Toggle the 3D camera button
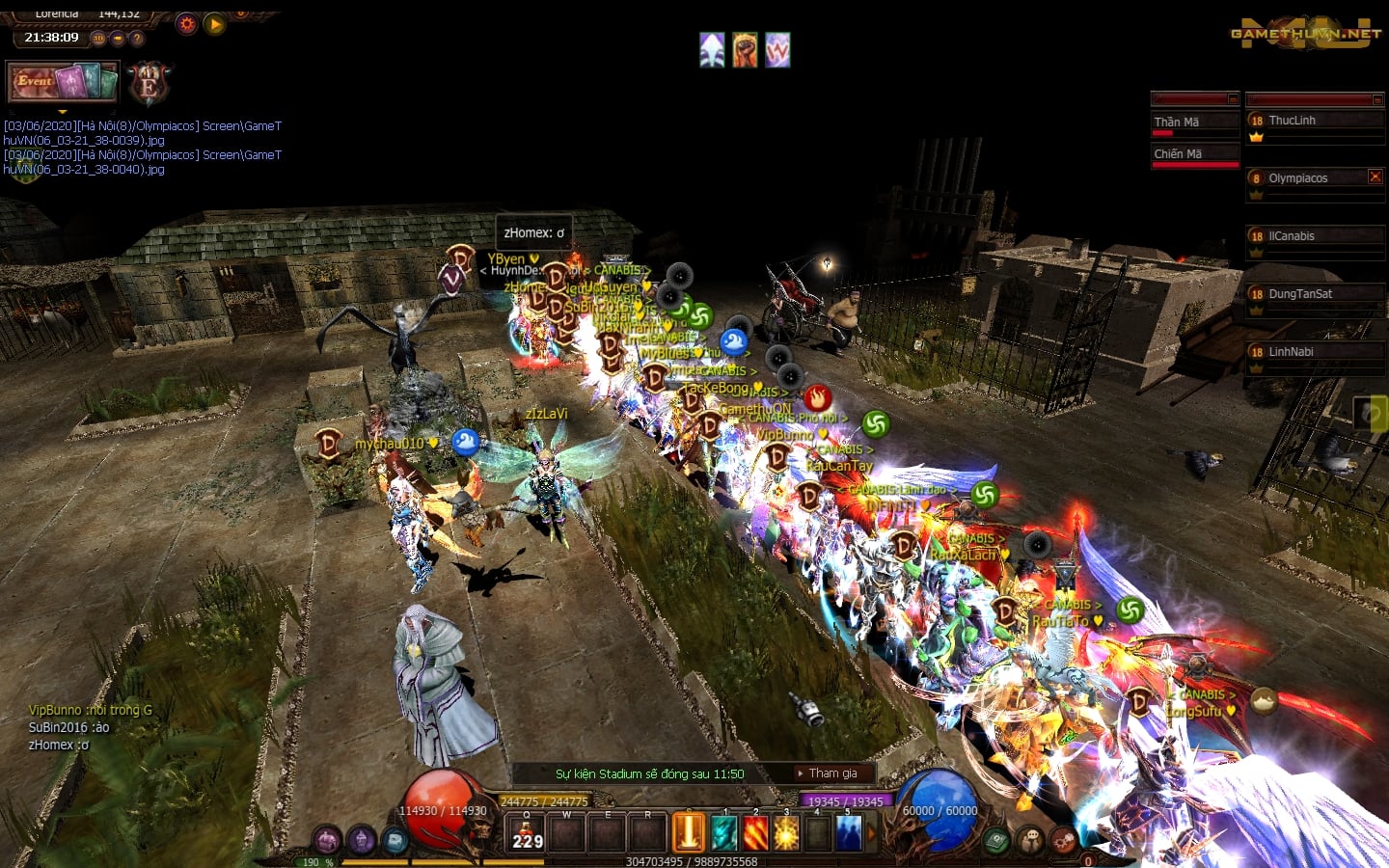Screen dimensions: 1389x868 point(98,39)
